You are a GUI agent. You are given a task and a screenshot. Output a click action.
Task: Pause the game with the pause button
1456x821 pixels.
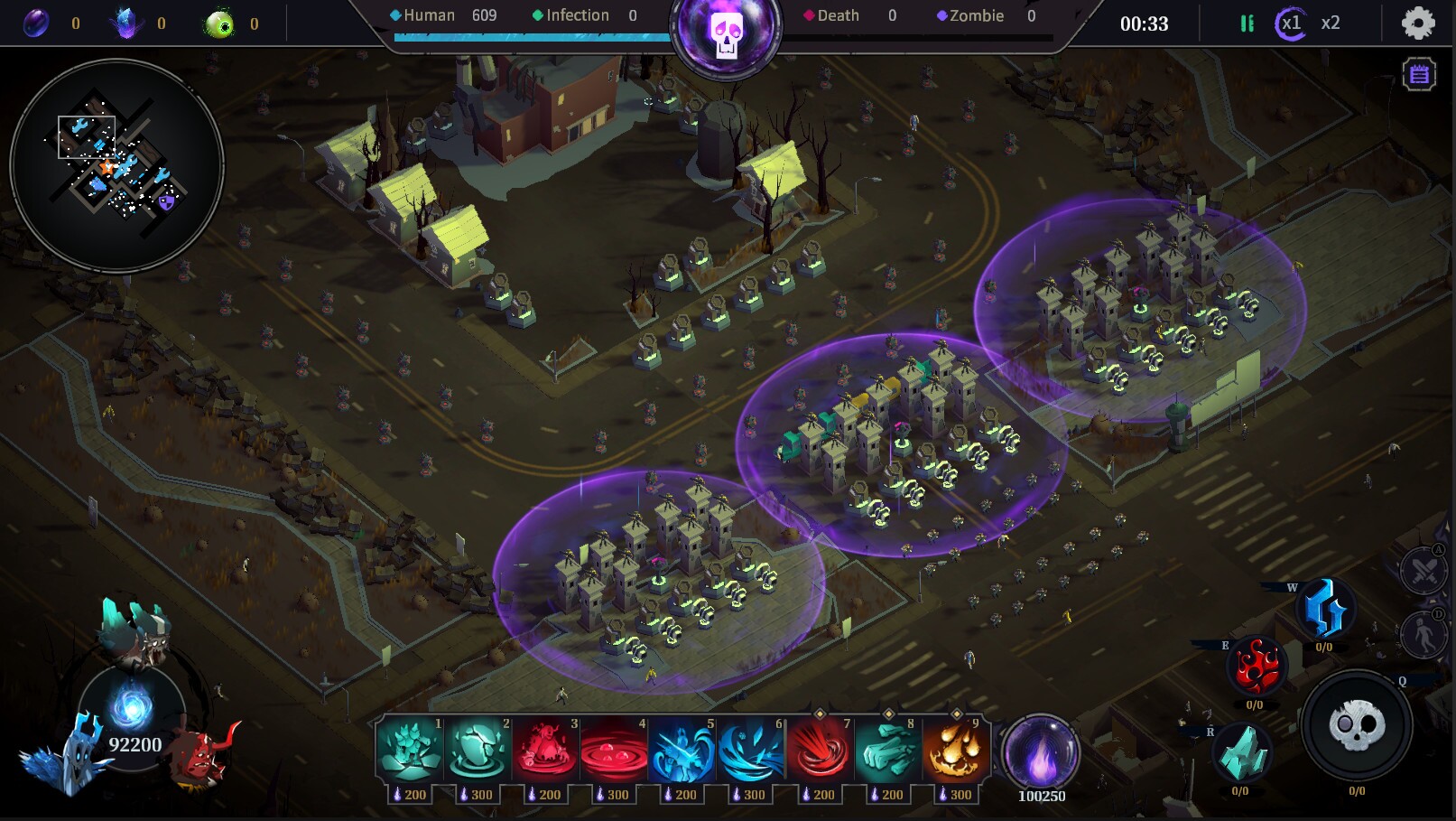click(x=1247, y=23)
